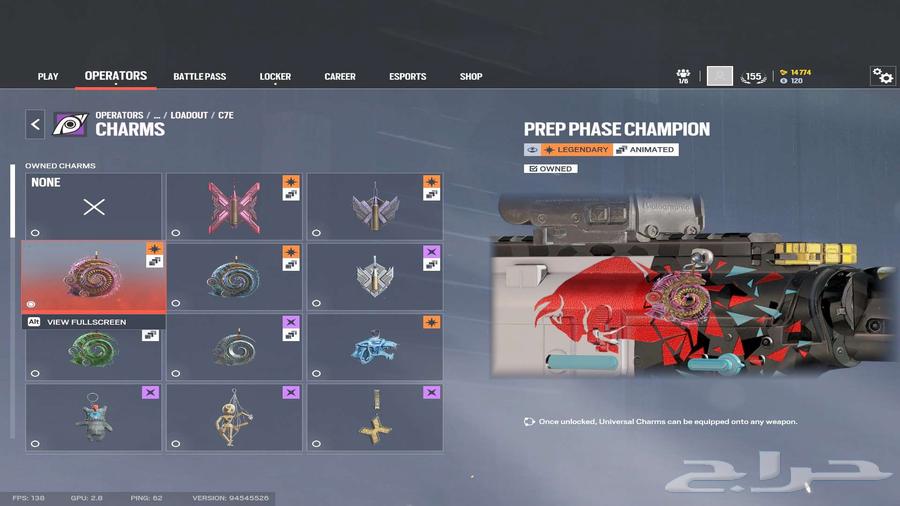Image resolution: width=900 pixels, height=506 pixels.
Task: Choose the gray plush monster charm
Action: [93, 417]
